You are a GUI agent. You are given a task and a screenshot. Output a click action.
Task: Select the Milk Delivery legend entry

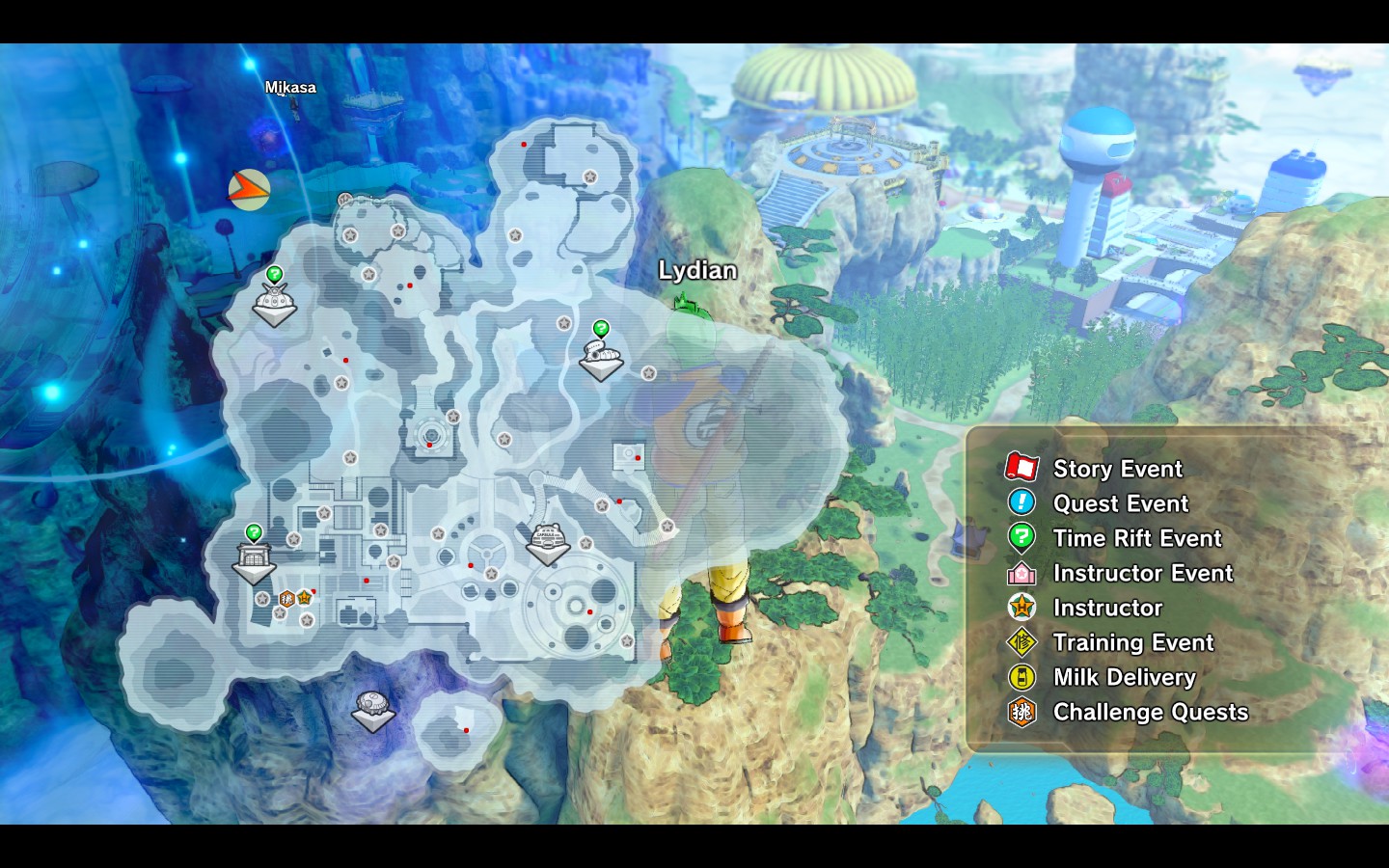coord(1124,677)
